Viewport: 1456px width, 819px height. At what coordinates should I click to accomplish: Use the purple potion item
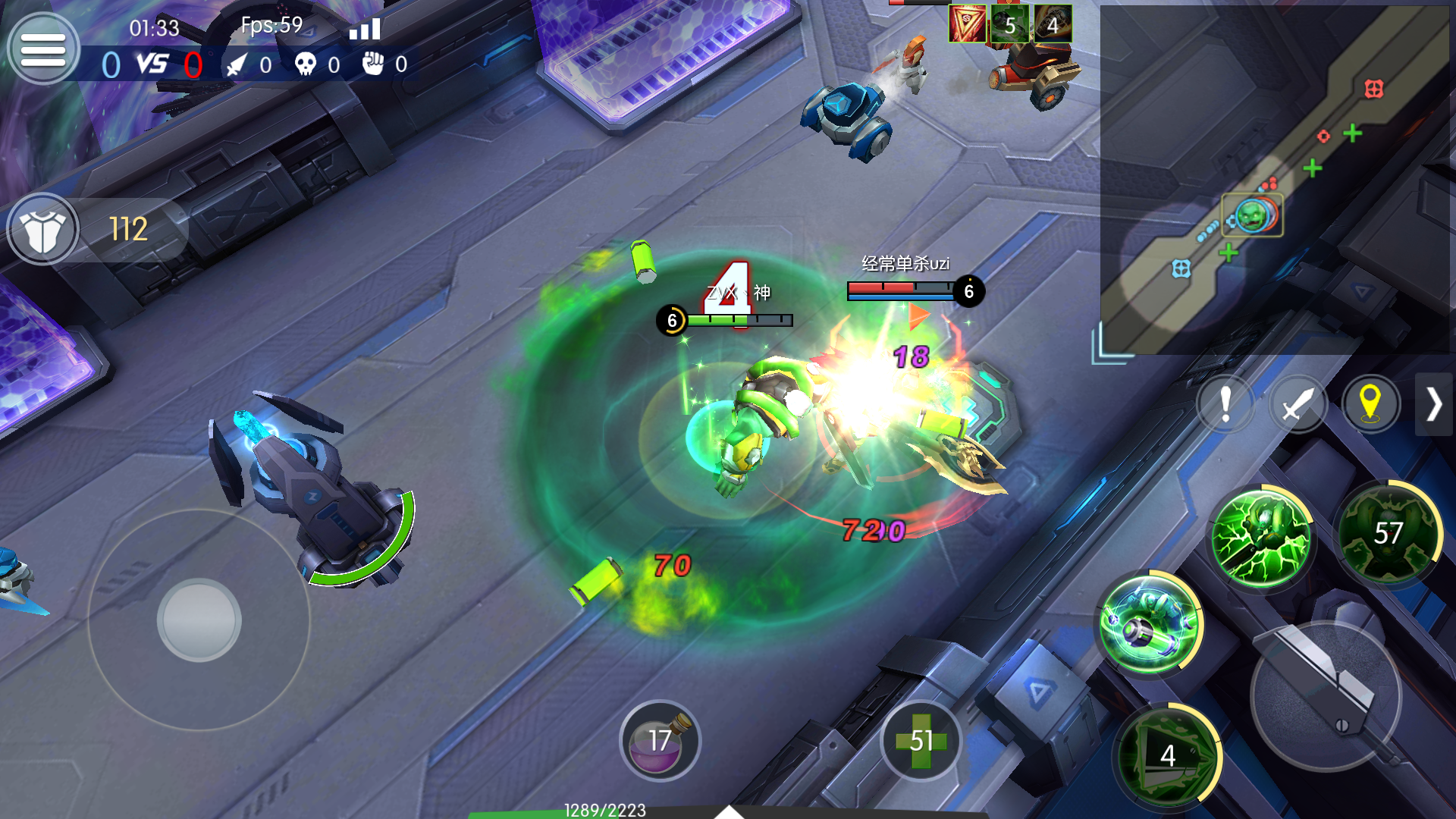[x=660, y=740]
